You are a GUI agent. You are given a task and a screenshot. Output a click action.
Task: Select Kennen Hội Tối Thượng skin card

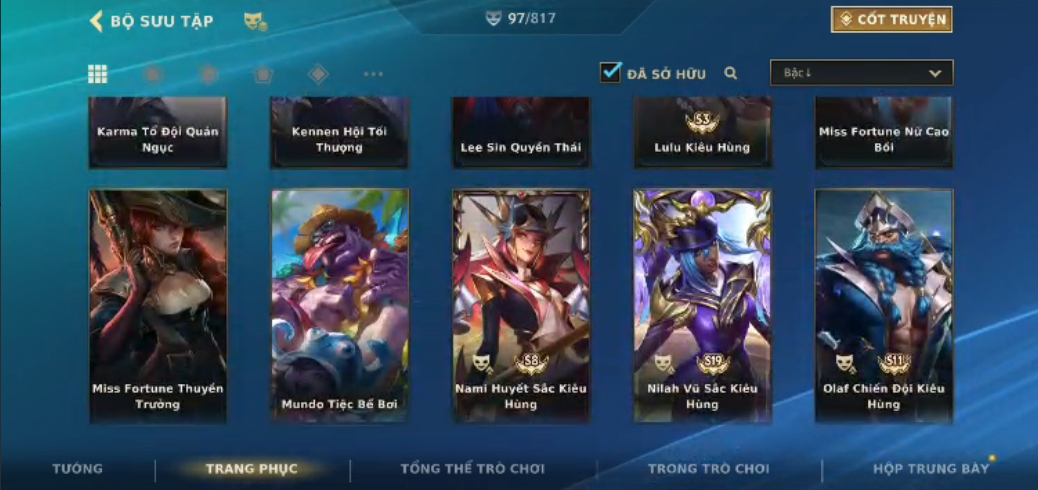pos(340,133)
